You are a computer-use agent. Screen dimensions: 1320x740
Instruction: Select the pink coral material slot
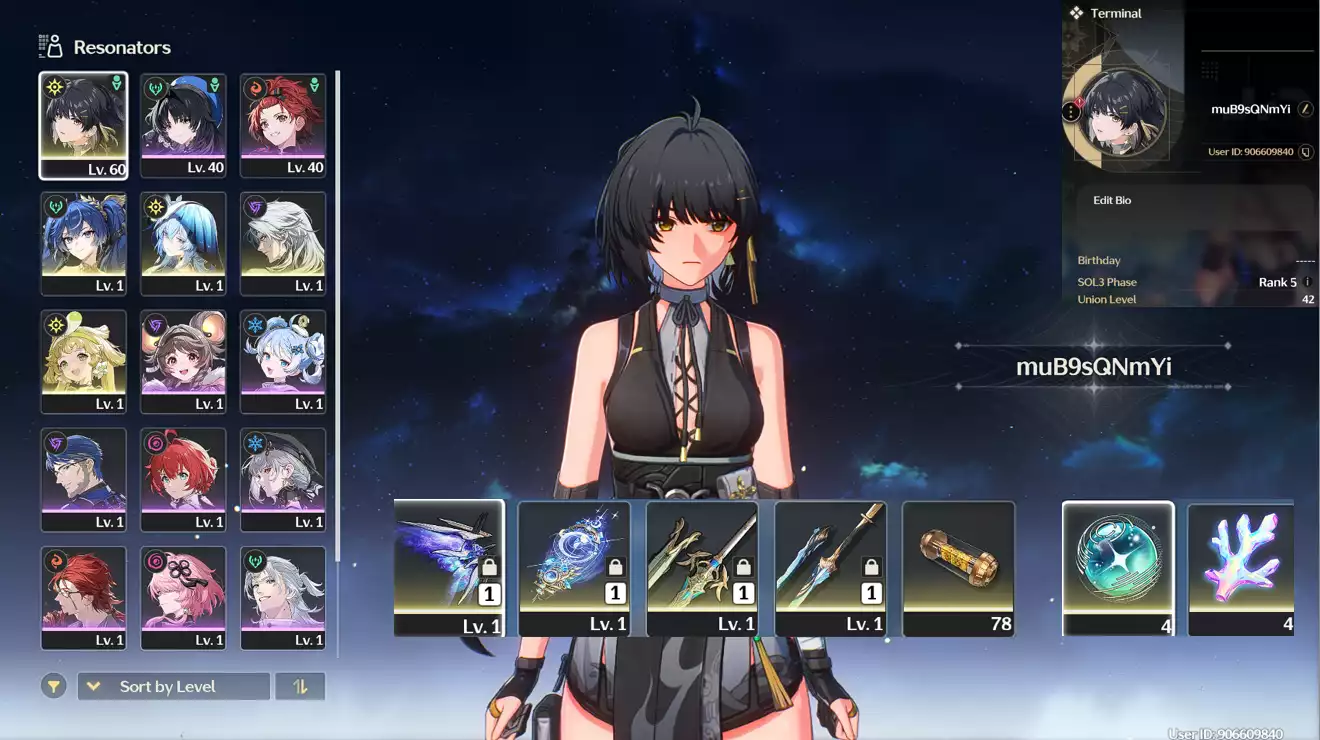1241,567
